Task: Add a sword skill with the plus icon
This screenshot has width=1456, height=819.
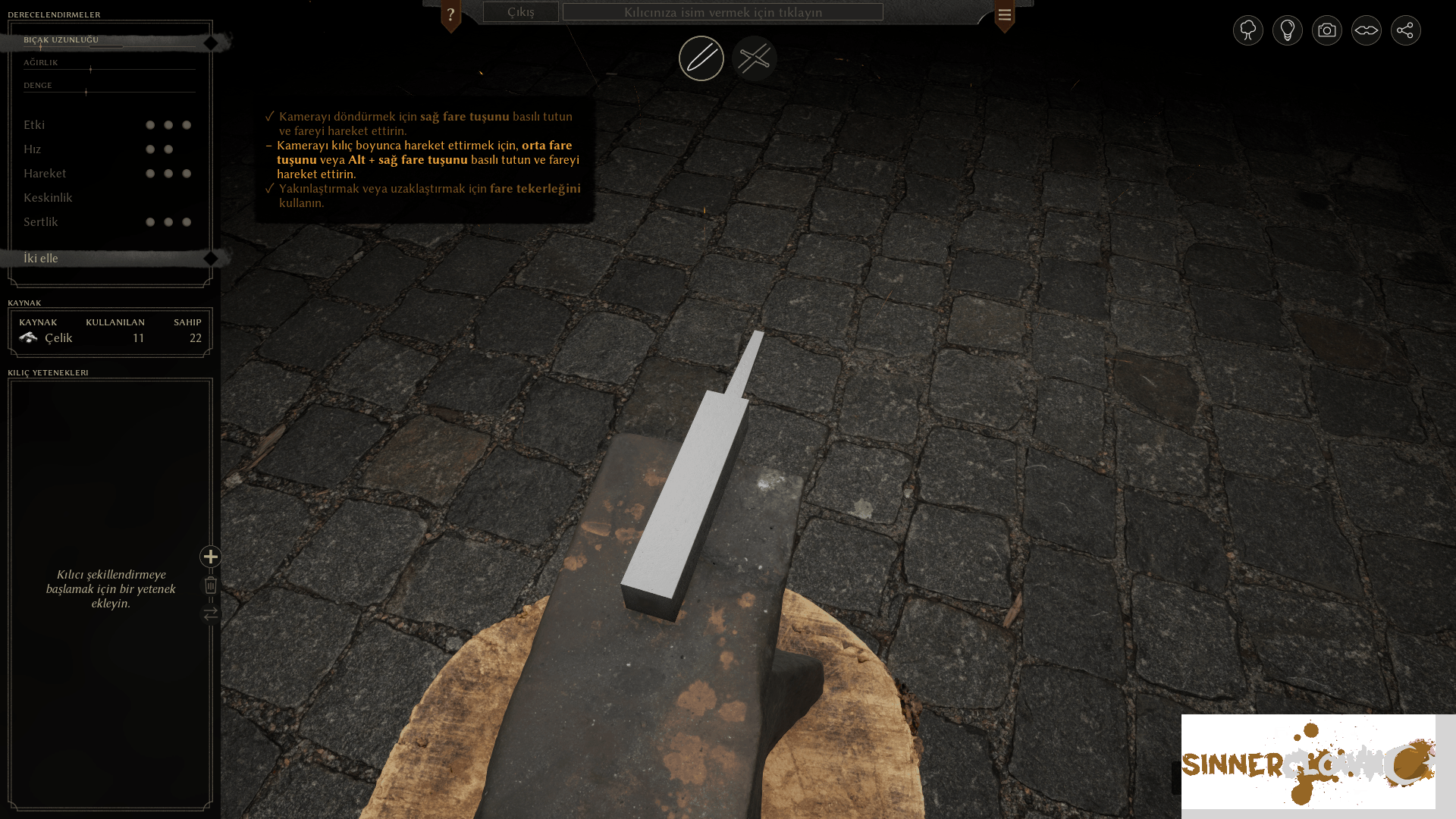Action: click(210, 557)
